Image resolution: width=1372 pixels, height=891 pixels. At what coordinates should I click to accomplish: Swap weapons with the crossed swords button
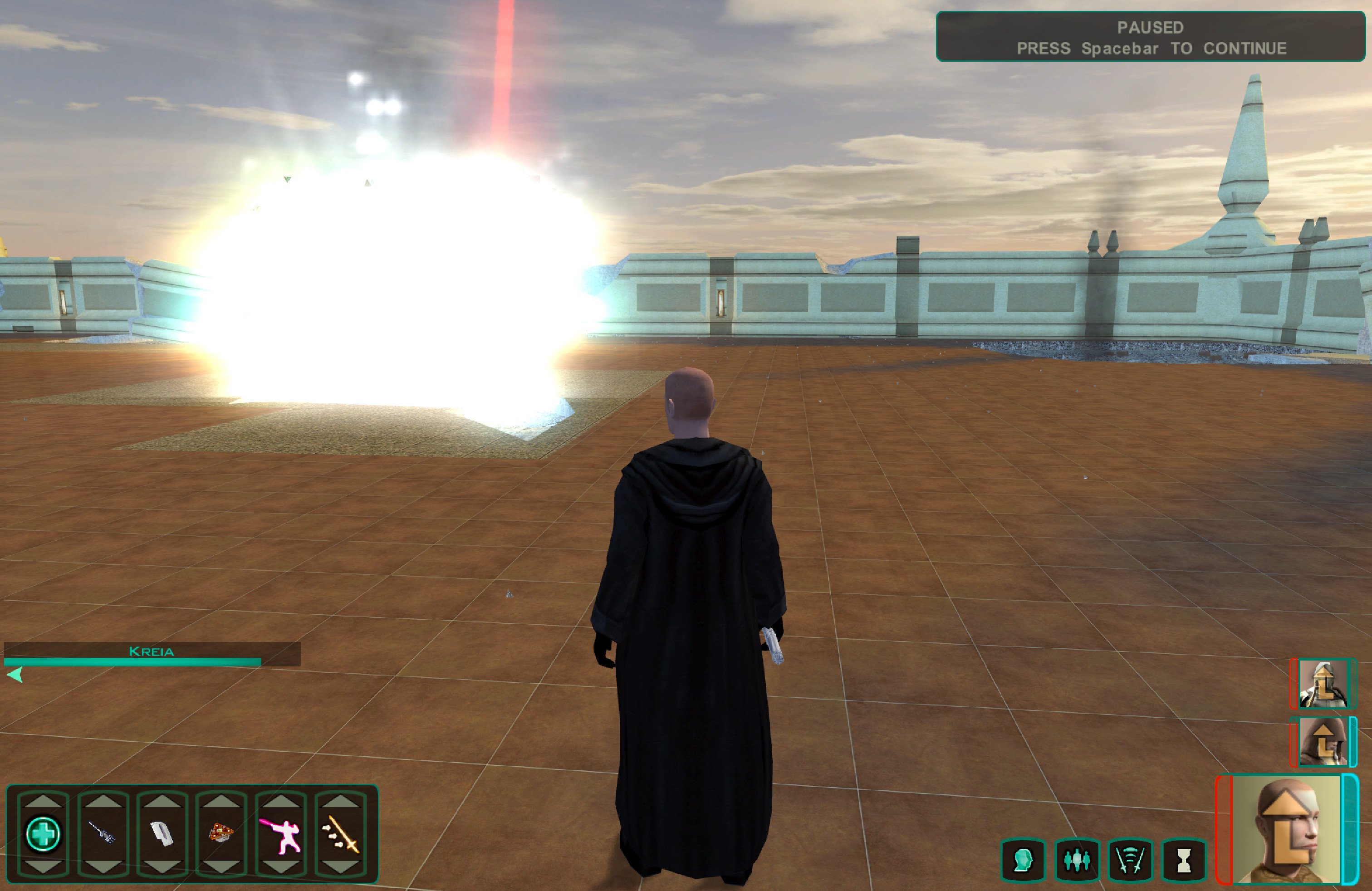[x=1130, y=861]
